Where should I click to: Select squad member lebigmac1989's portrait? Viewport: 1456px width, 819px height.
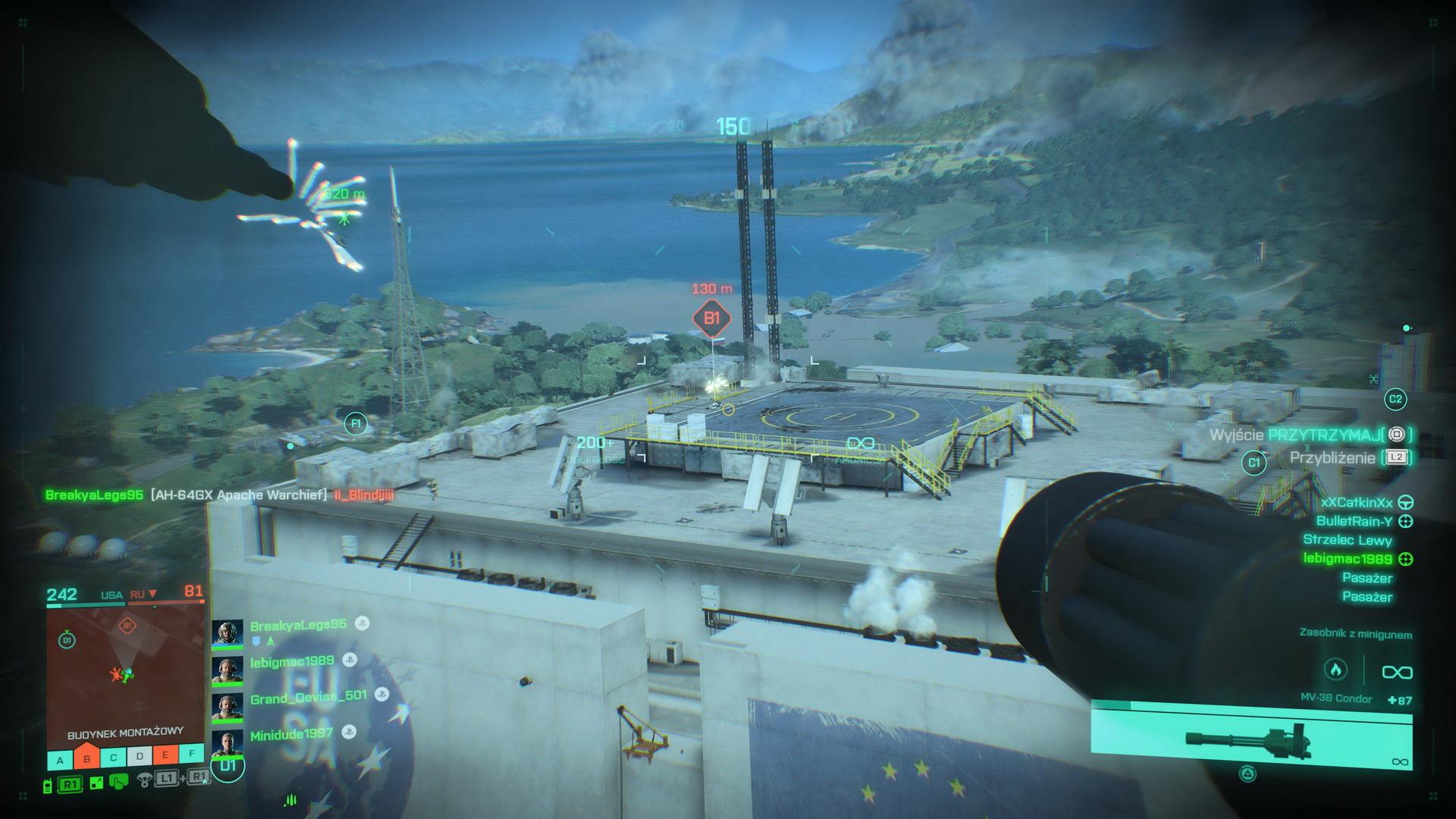coord(227,670)
